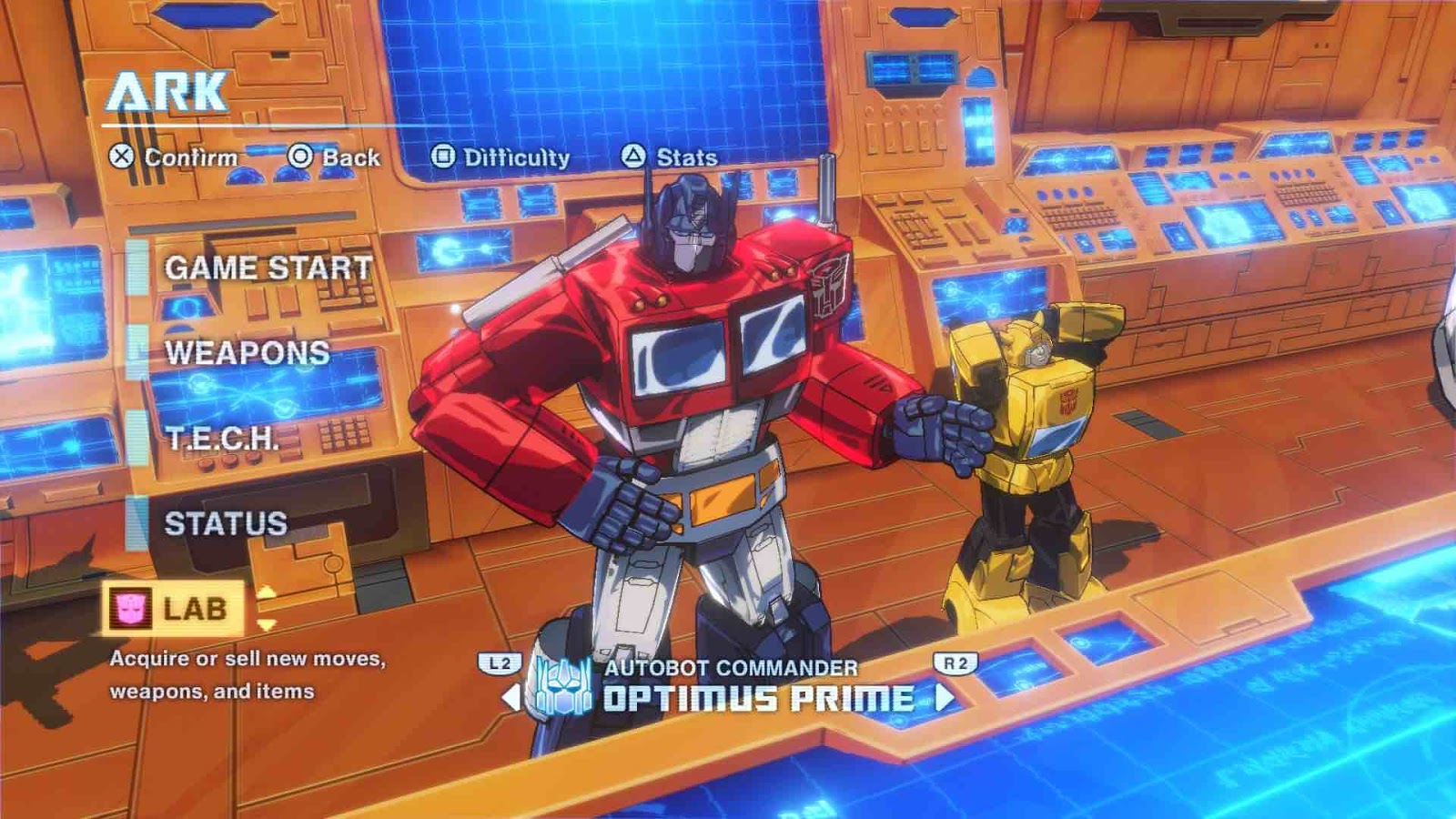Select the square Difficulty icon
Image resolution: width=1456 pixels, height=819 pixels.
click(x=445, y=157)
